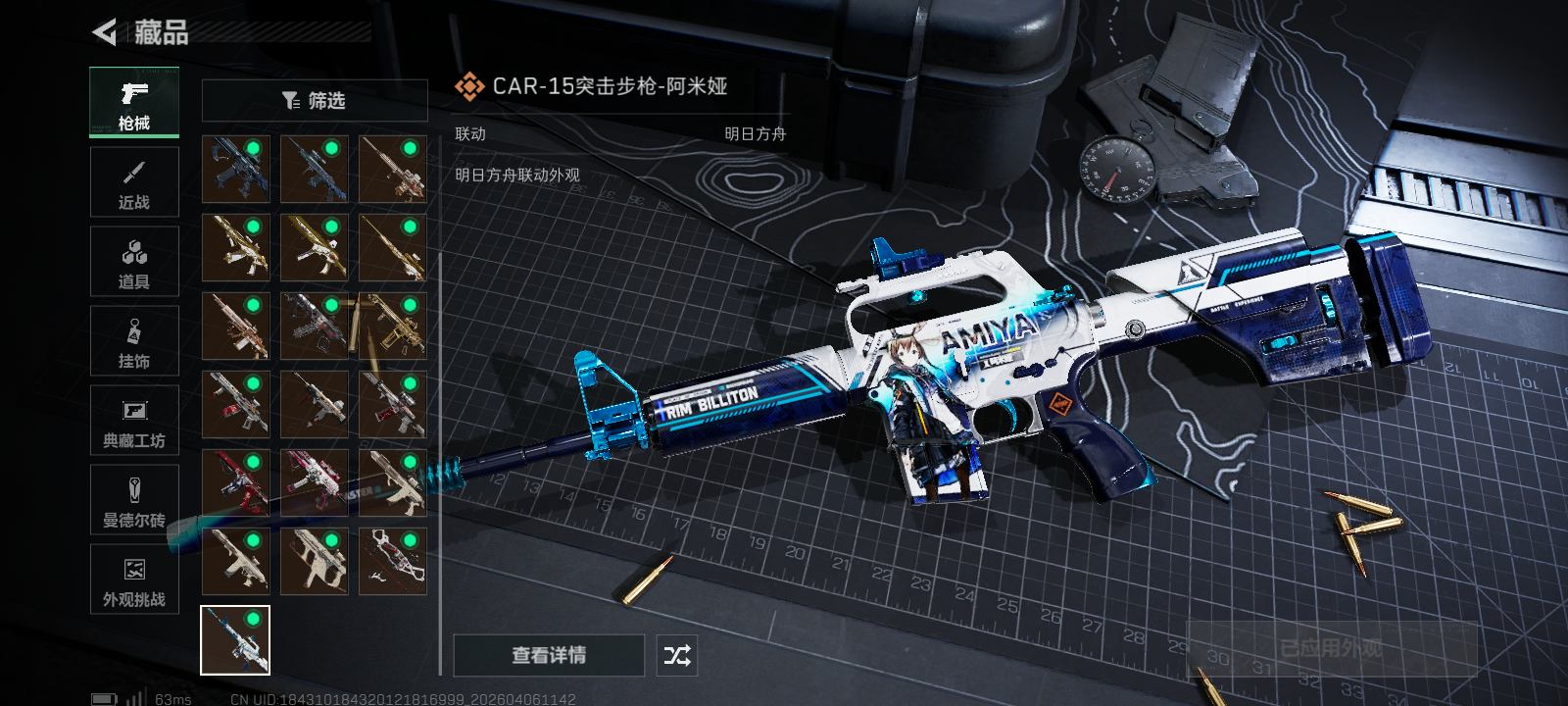Switch to the 枪械 firearms tab
The height and width of the screenshot is (706, 1568).
tap(134, 102)
